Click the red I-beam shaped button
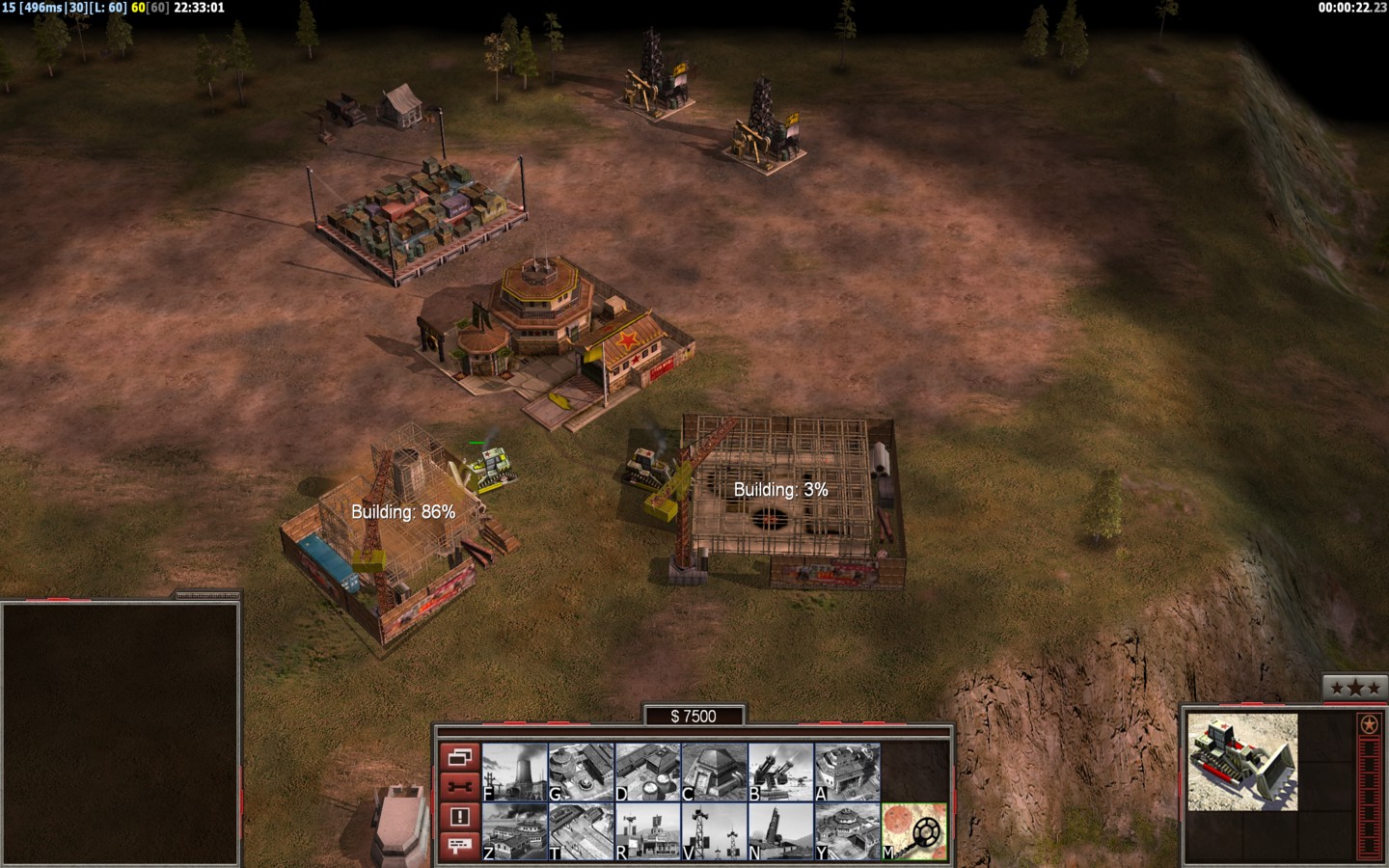This screenshot has width=1389, height=868. pos(459,787)
